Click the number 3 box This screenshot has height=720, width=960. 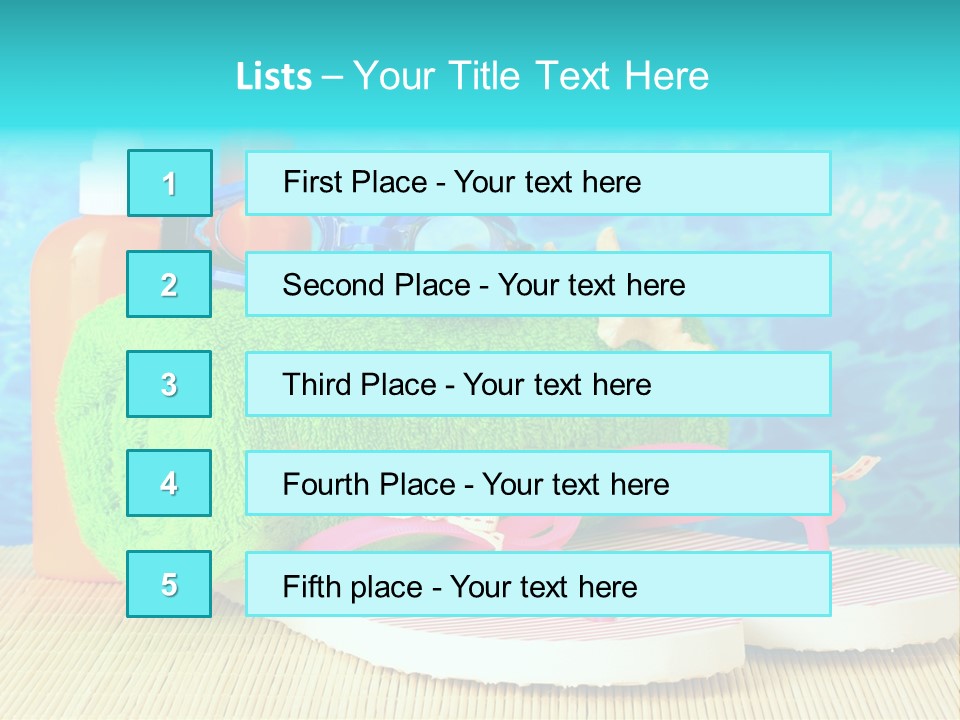(170, 384)
